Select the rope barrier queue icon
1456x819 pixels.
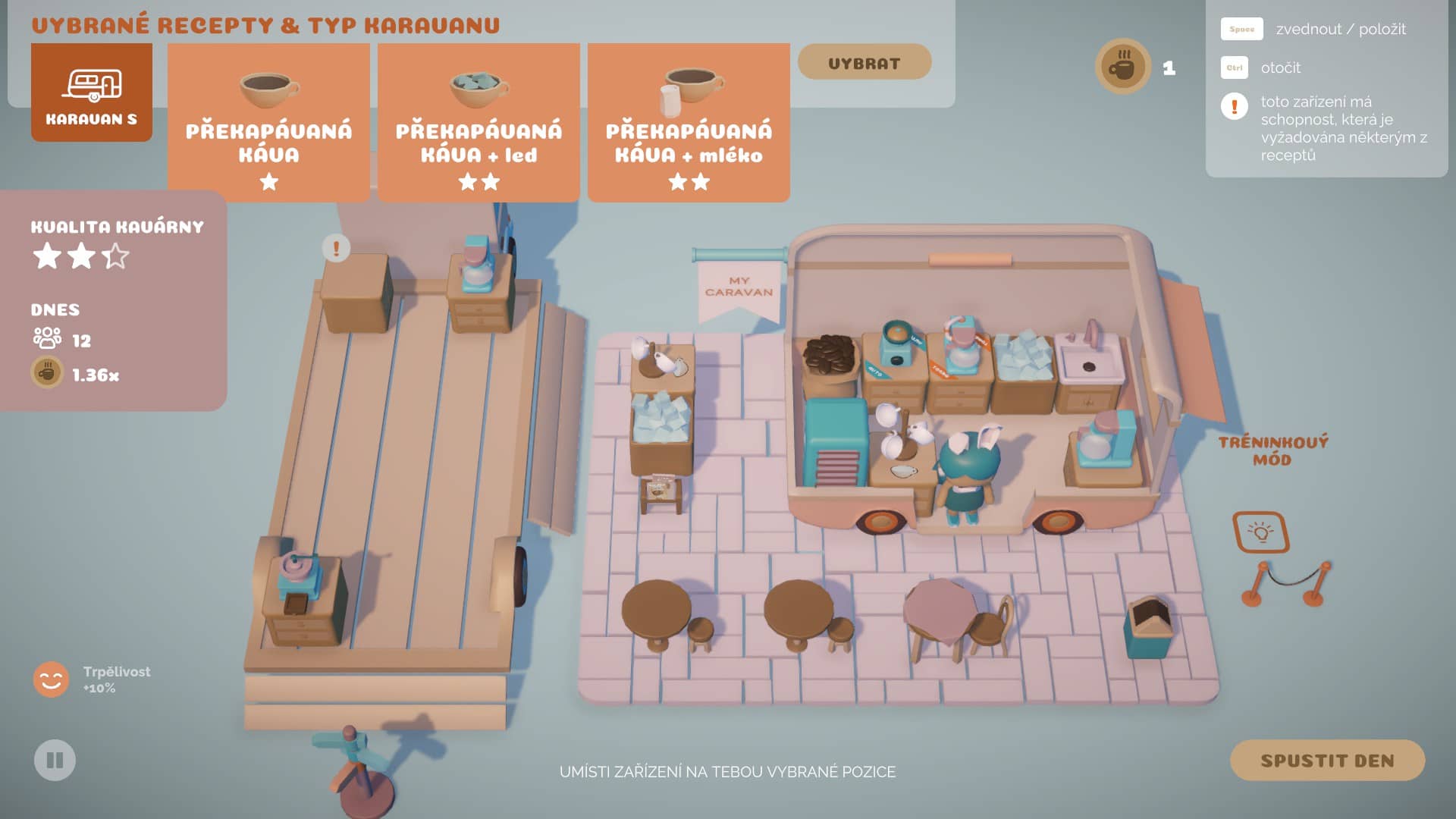coord(1287,584)
